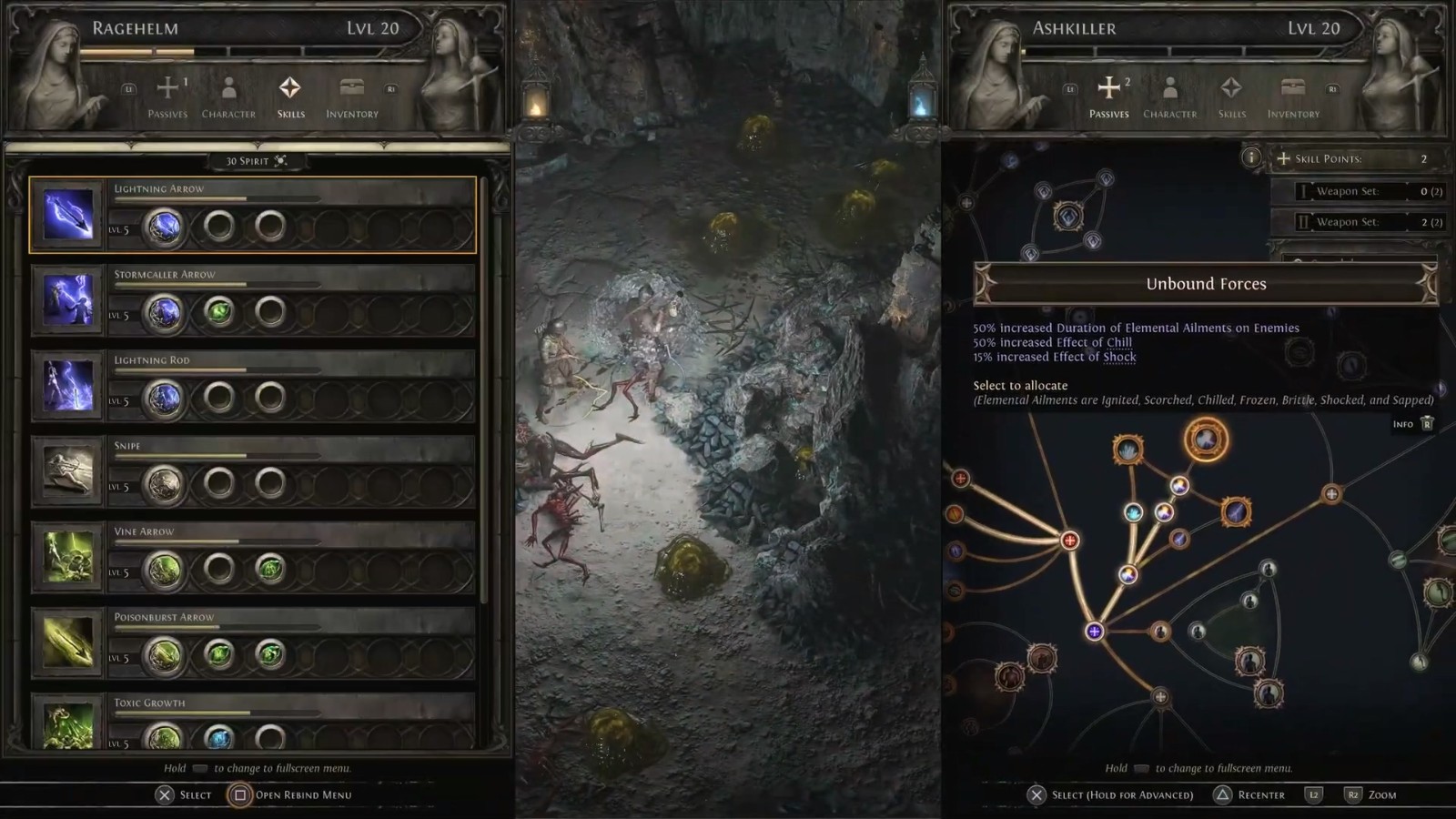Click the purple plus attribute node
The image size is (1456, 819).
[1094, 632]
